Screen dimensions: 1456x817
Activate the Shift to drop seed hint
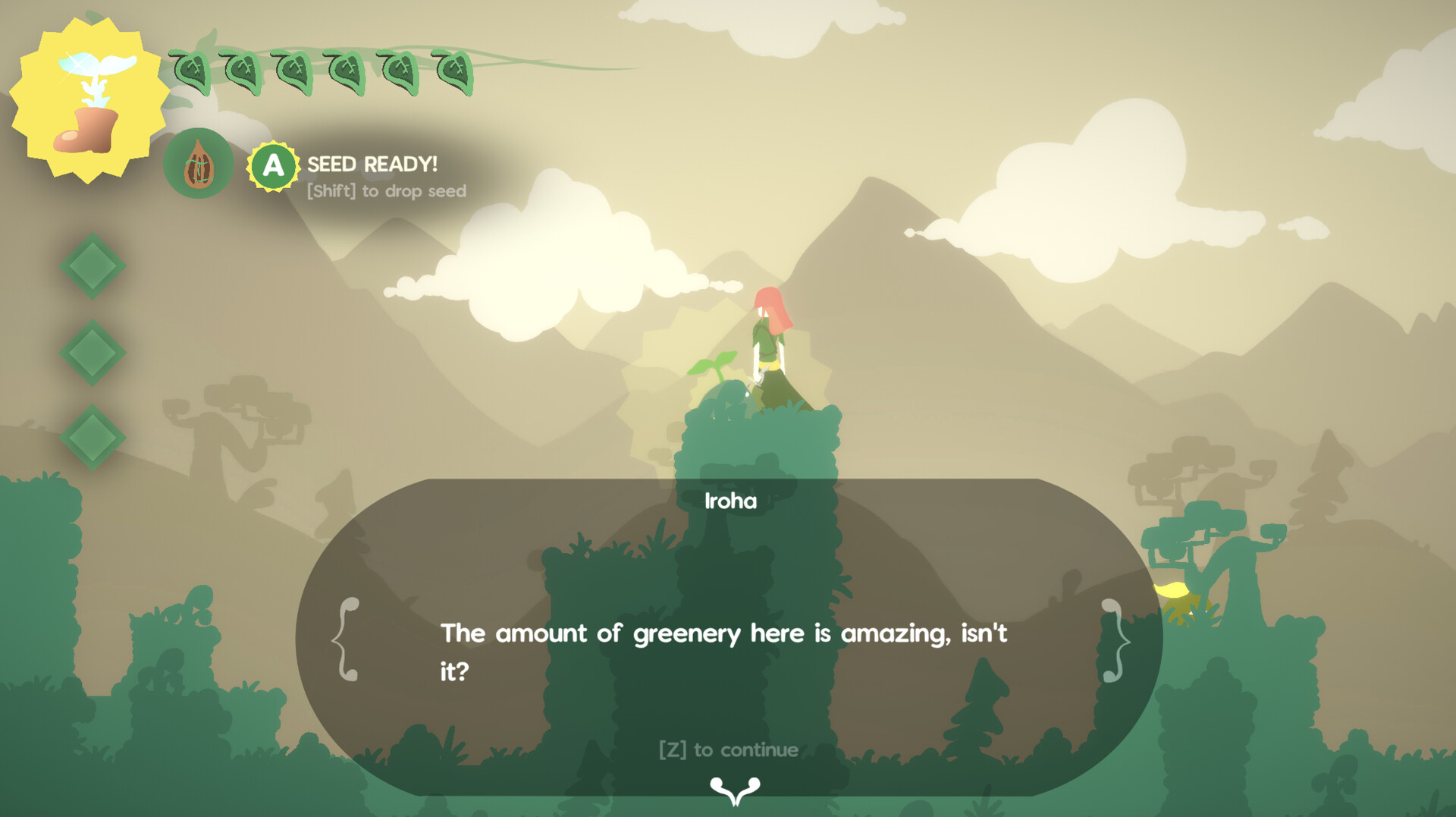point(385,191)
